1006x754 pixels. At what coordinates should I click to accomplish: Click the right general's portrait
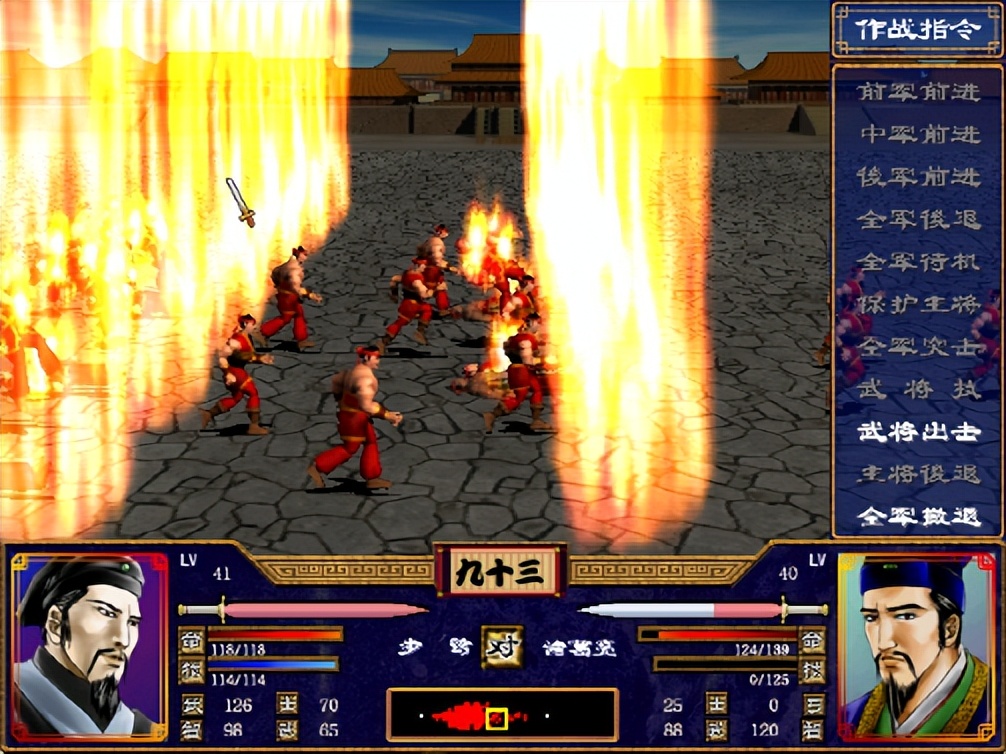(x=916, y=646)
